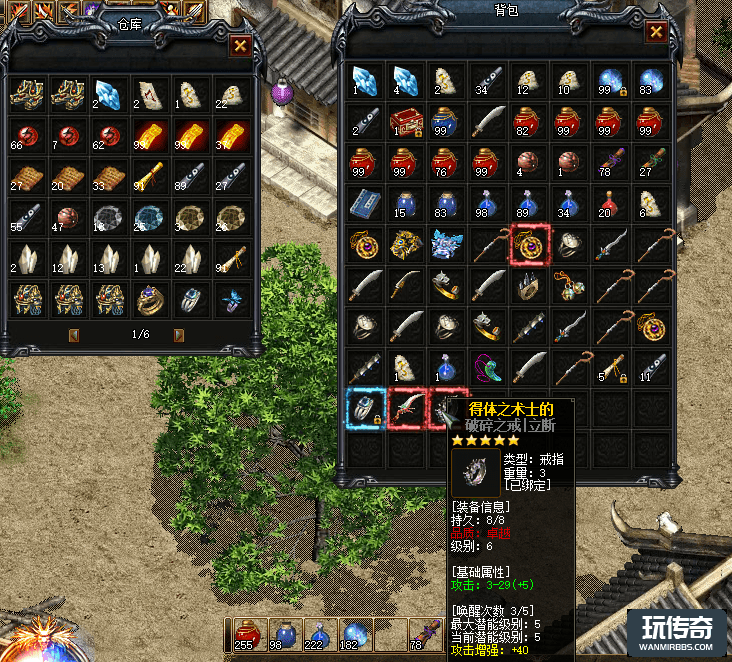Use the round blue flask with 222 on hotbar
Image resolution: width=732 pixels, height=662 pixels.
pyautogui.click(x=319, y=636)
